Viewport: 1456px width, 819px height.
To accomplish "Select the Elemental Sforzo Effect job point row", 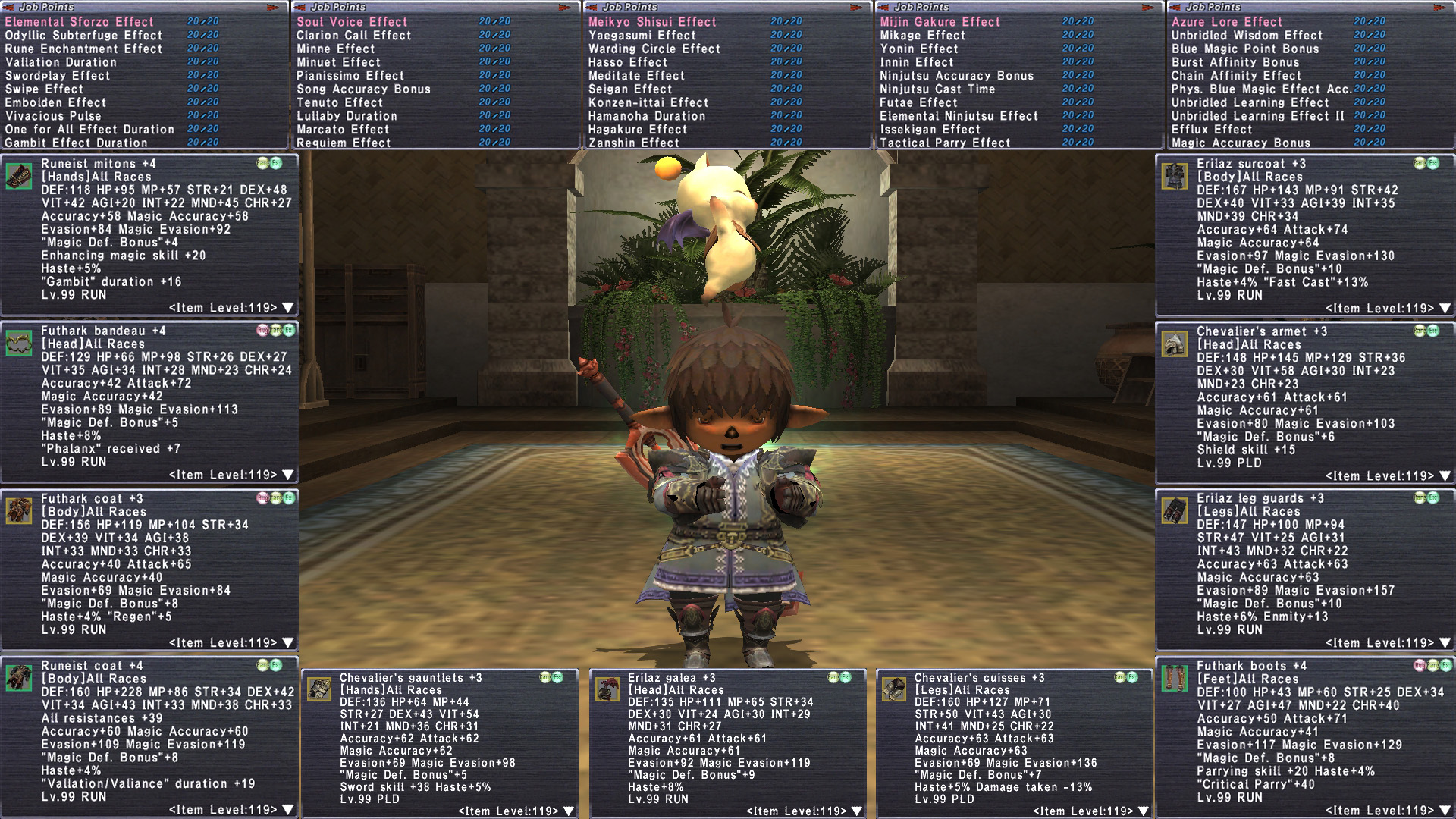I will (x=79, y=22).
